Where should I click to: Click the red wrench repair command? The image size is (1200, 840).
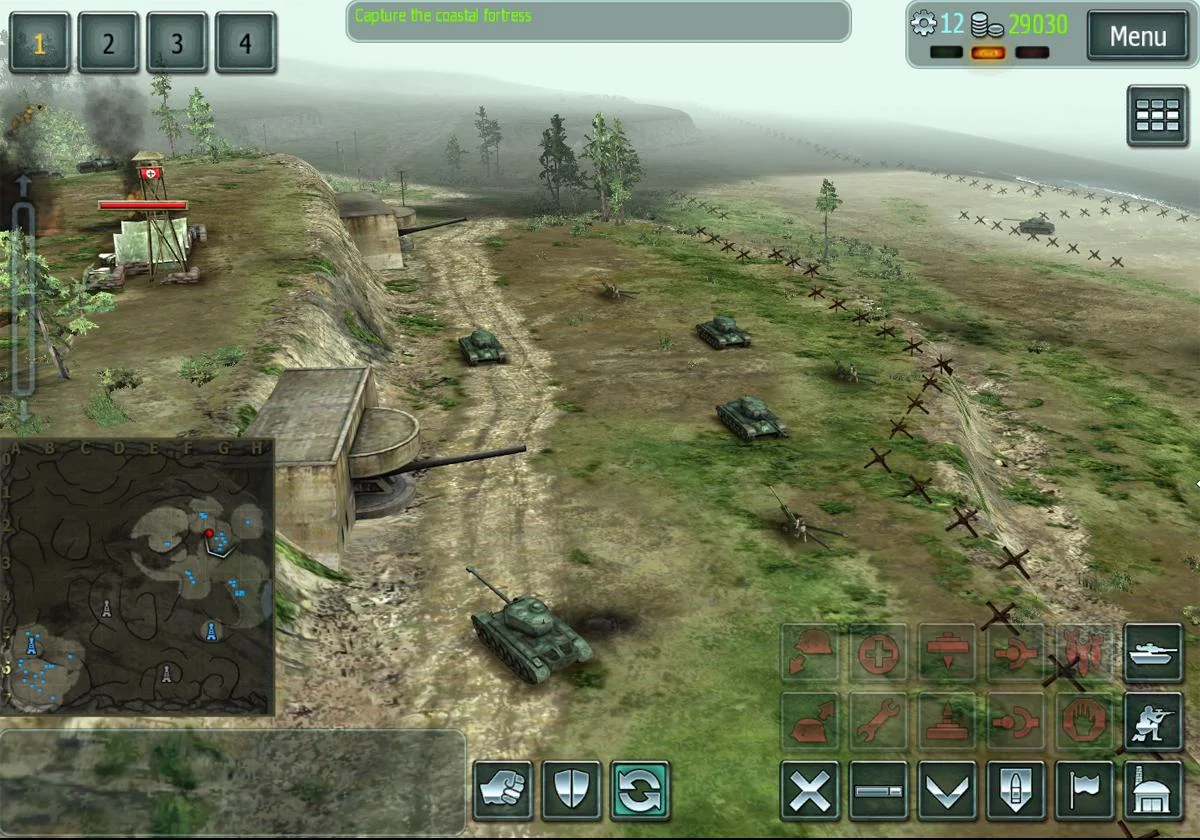(879, 722)
